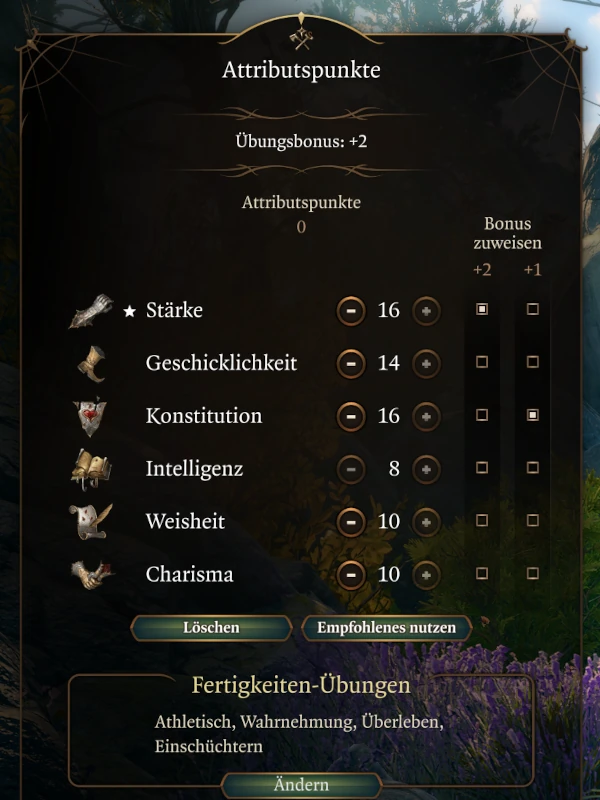Increase the Charisma value
The image size is (600, 800).
pyautogui.click(x=426, y=574)
